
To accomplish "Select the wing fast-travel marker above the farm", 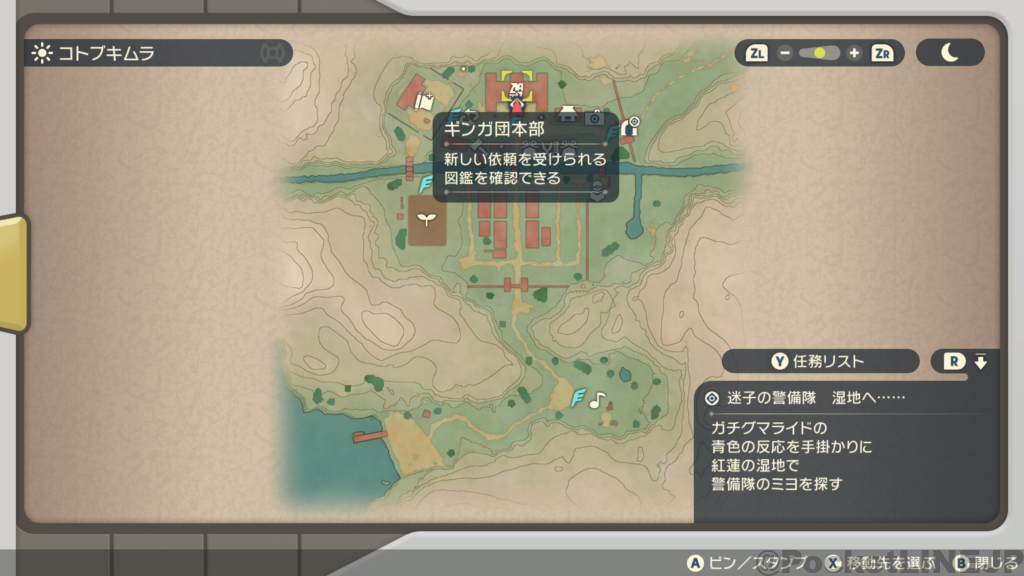I will pos(426,185).
